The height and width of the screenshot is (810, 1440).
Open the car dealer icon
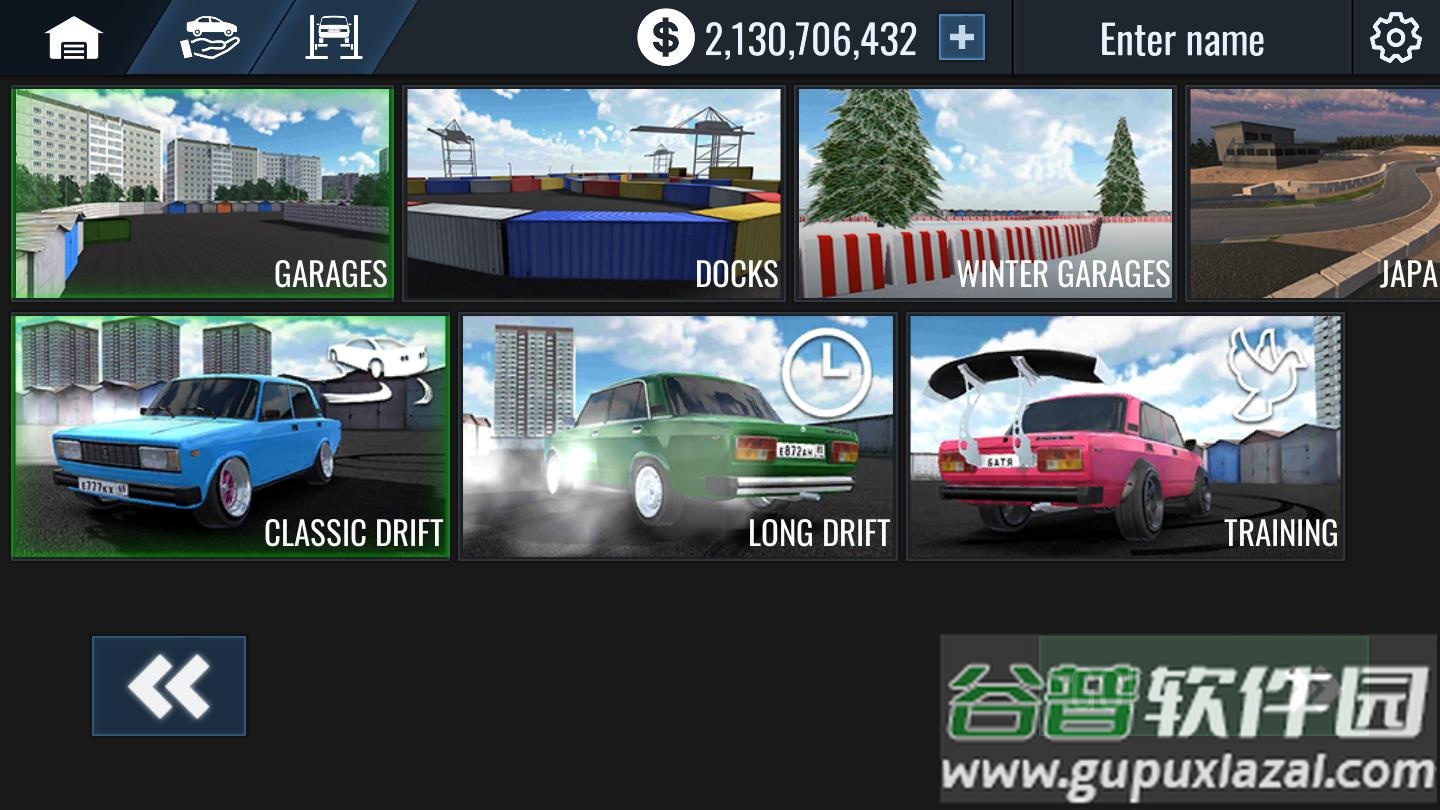click(209, 39)
